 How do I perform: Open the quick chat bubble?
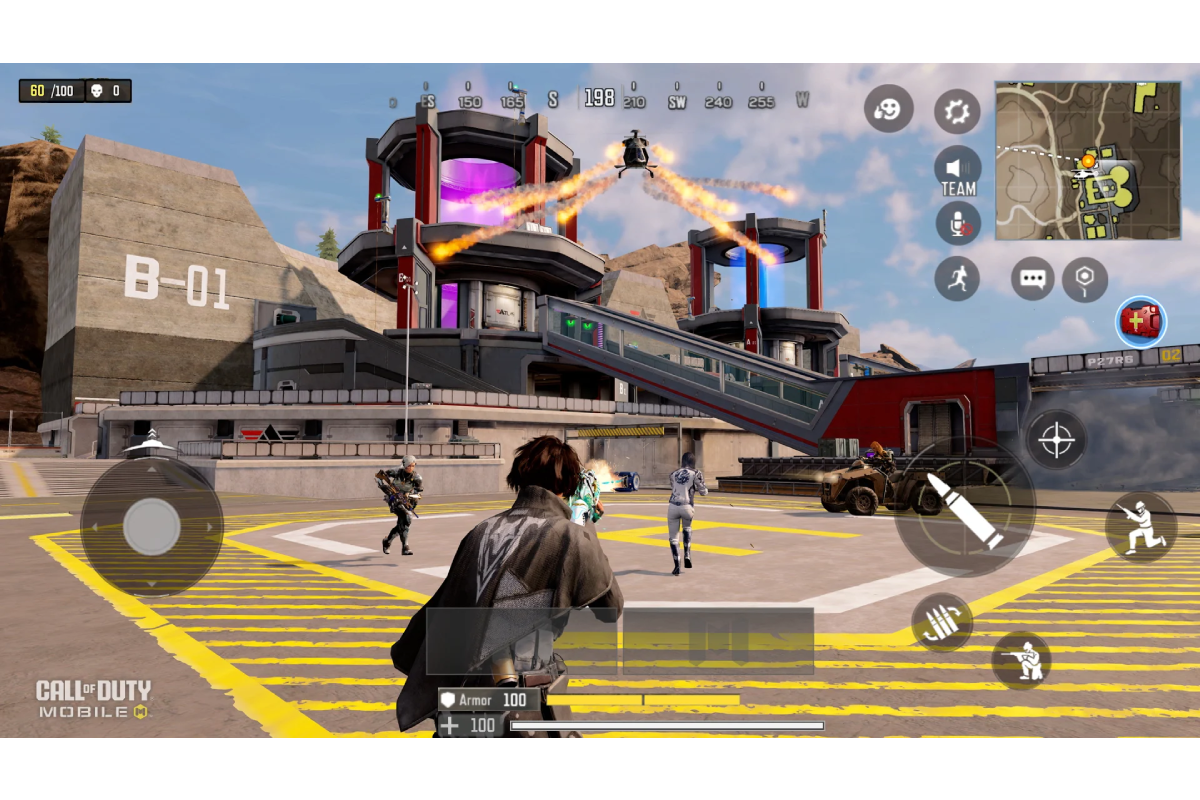(x=1032, y=278)
